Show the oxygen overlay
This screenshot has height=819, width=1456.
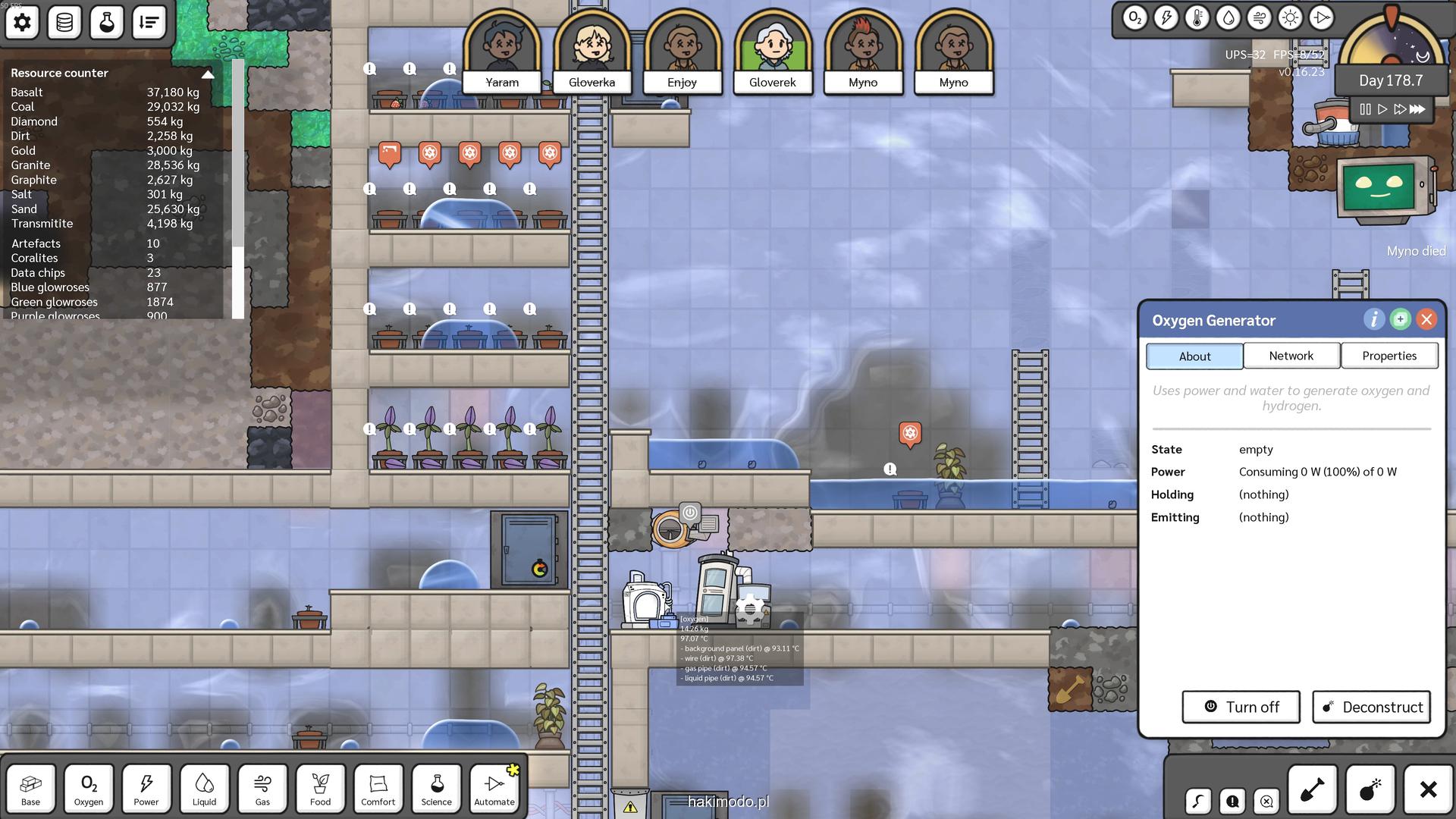click(1134, 18)
